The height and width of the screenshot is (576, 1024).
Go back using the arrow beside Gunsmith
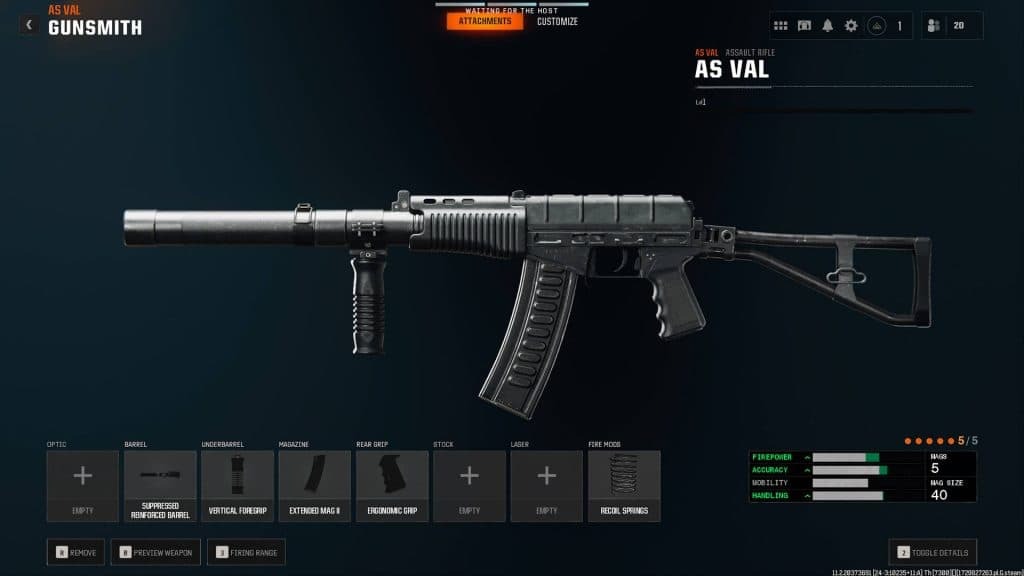28,25
